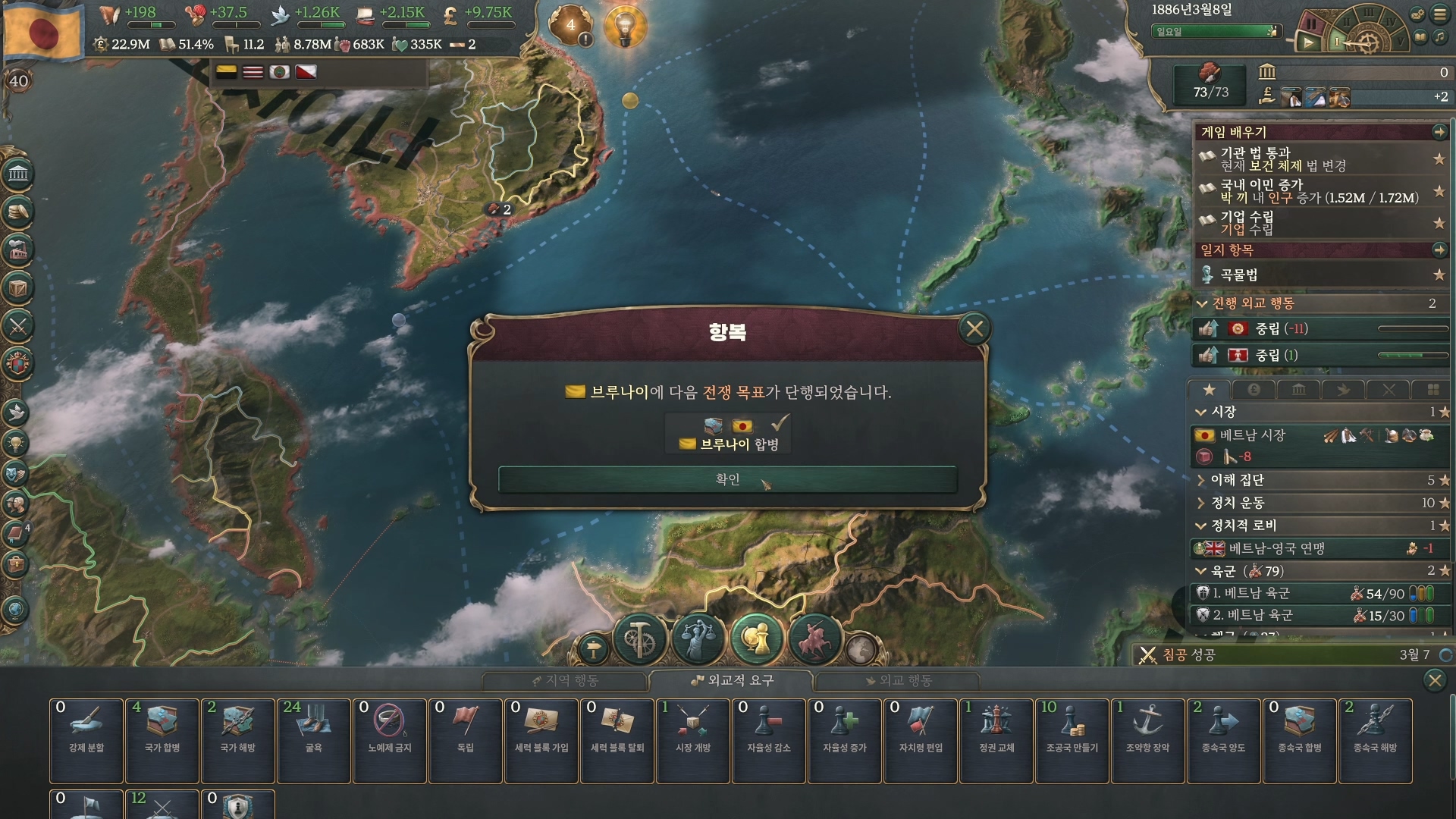1456x819 pixels.
Task: Choose the 종속국 해방 demand card
Action: 1376,740
